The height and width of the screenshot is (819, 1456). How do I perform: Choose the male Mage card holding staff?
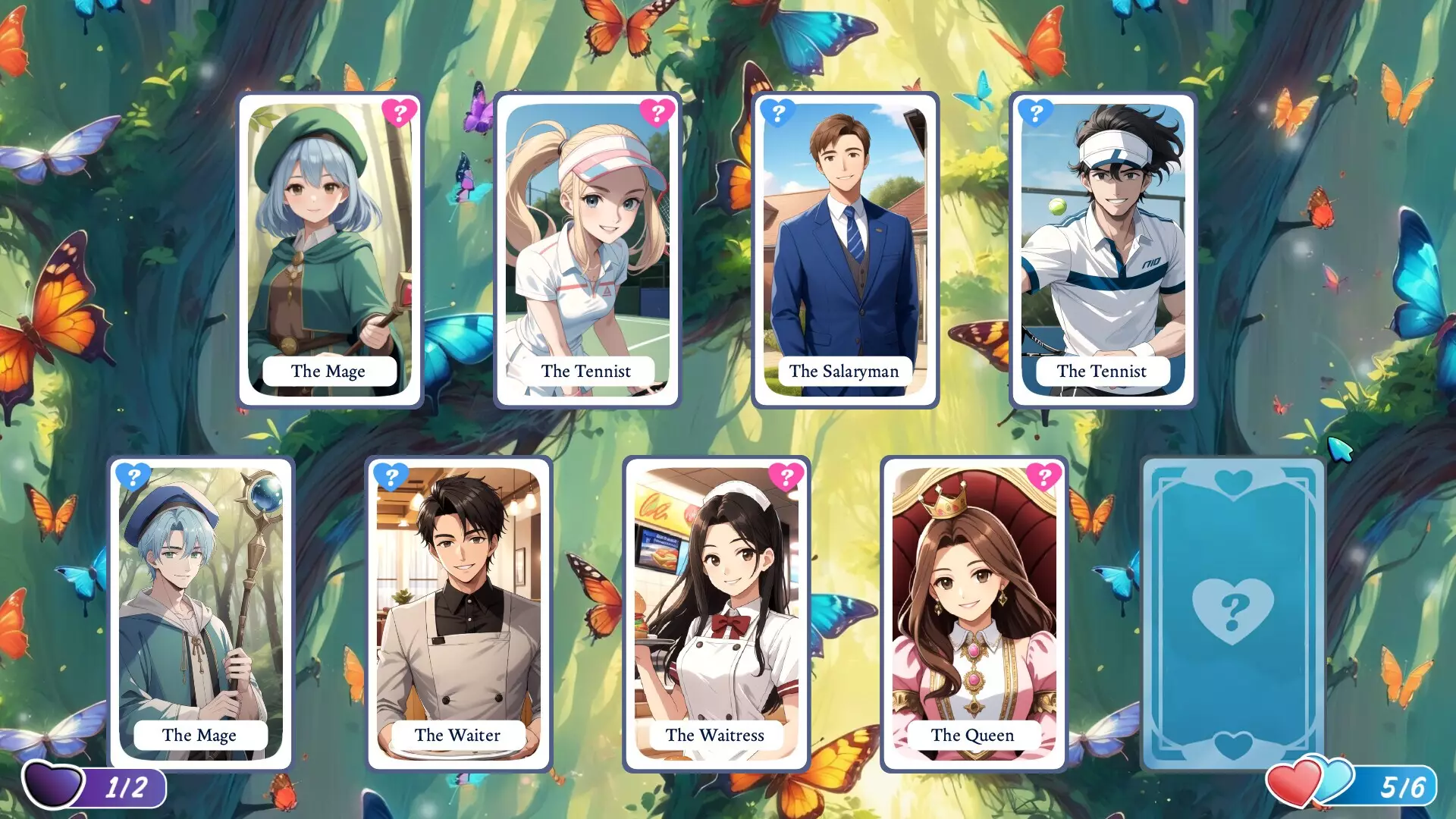pyautogui.click(x=201, y=614)
